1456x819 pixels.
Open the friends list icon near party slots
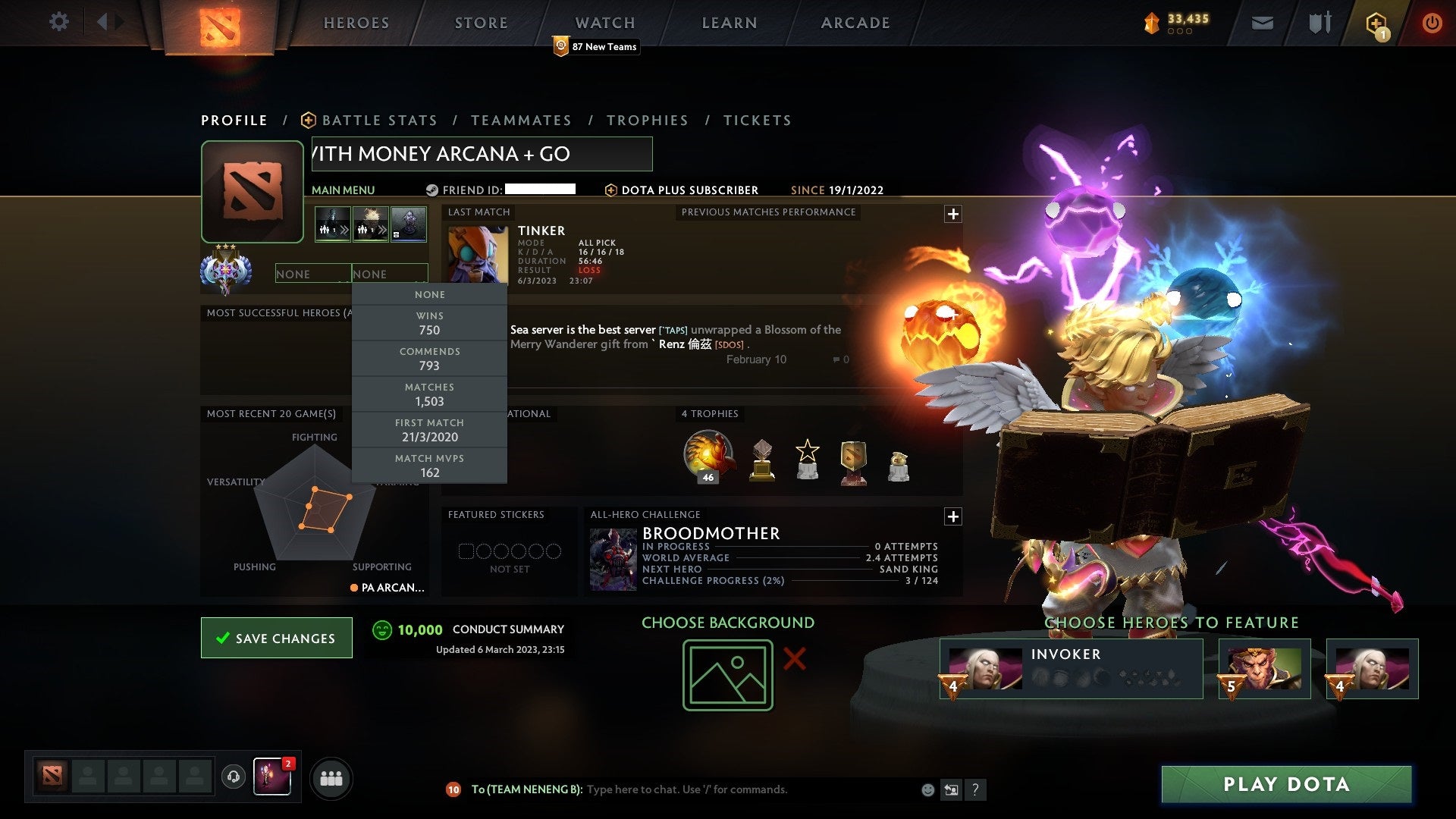(x=331, y=778)
